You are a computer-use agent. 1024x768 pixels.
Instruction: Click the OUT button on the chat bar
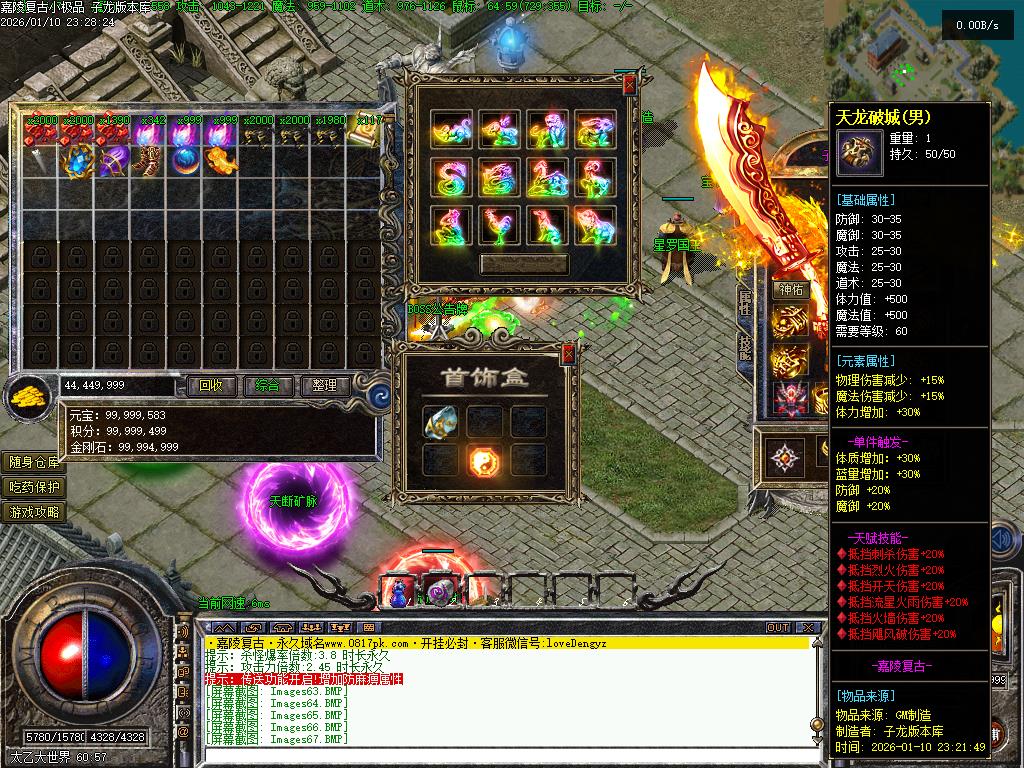[778, 628]
